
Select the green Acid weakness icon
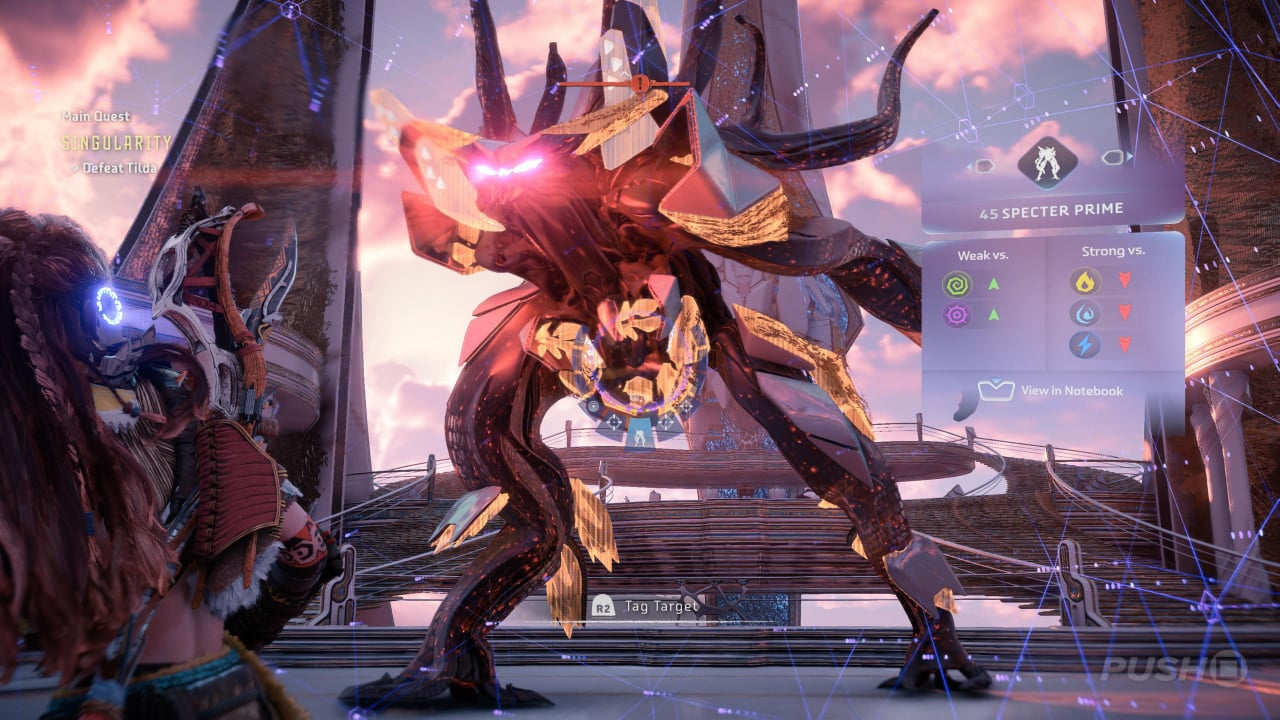click(957, 285)
